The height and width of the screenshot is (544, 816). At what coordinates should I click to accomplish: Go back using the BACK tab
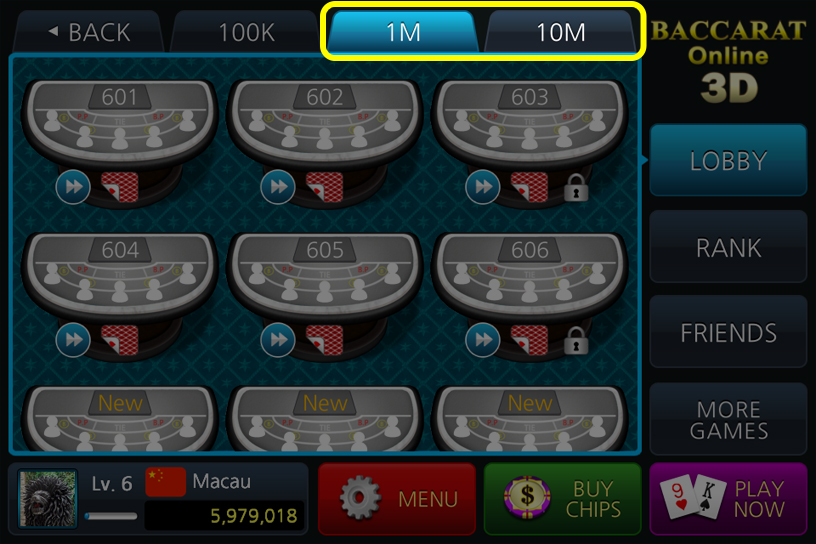pos(88,32)
